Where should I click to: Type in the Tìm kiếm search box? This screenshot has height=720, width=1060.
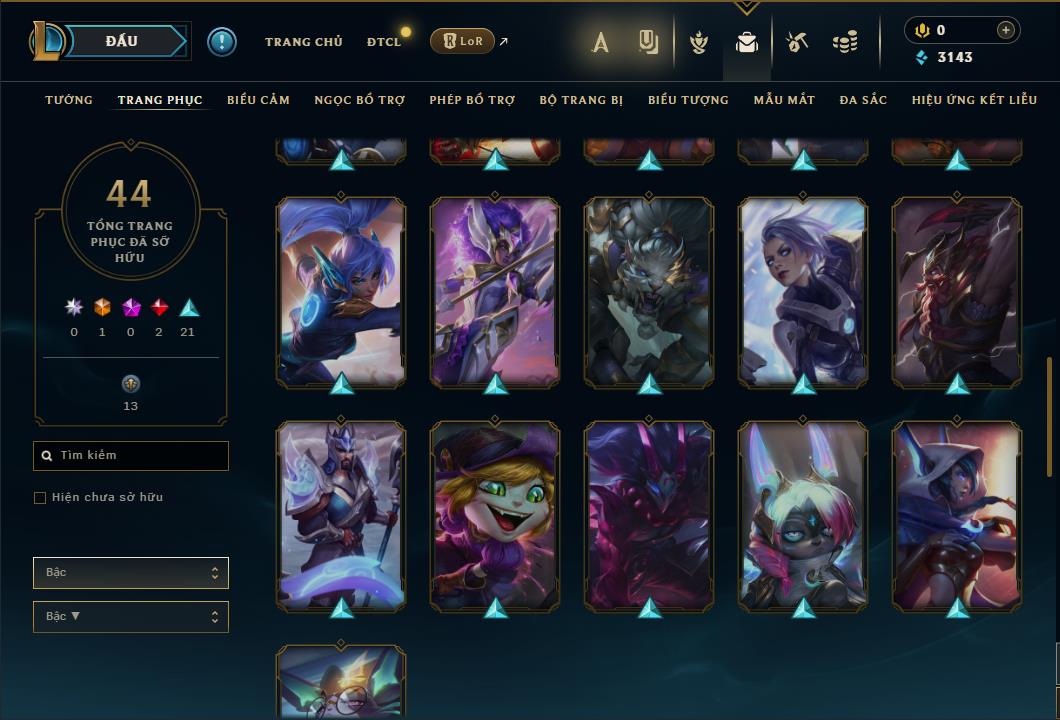[131, 456]
